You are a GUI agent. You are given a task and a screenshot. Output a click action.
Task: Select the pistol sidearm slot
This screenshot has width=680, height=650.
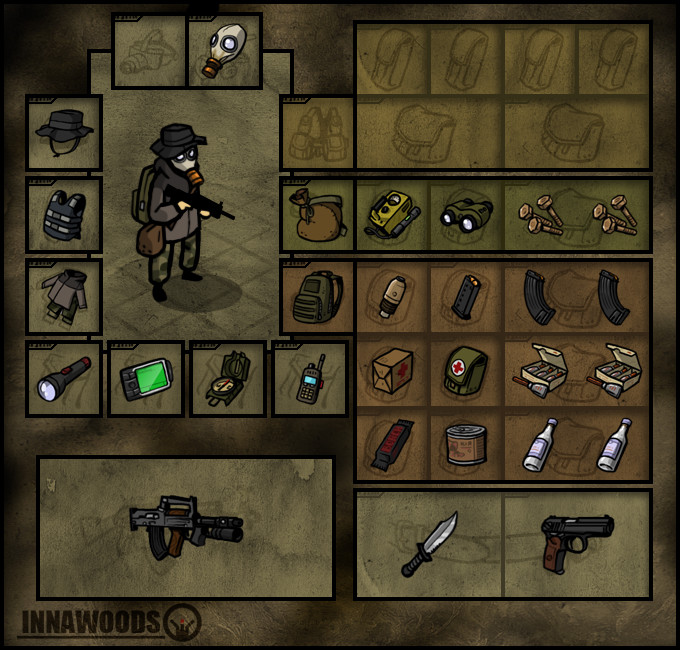tap(577, 541)
